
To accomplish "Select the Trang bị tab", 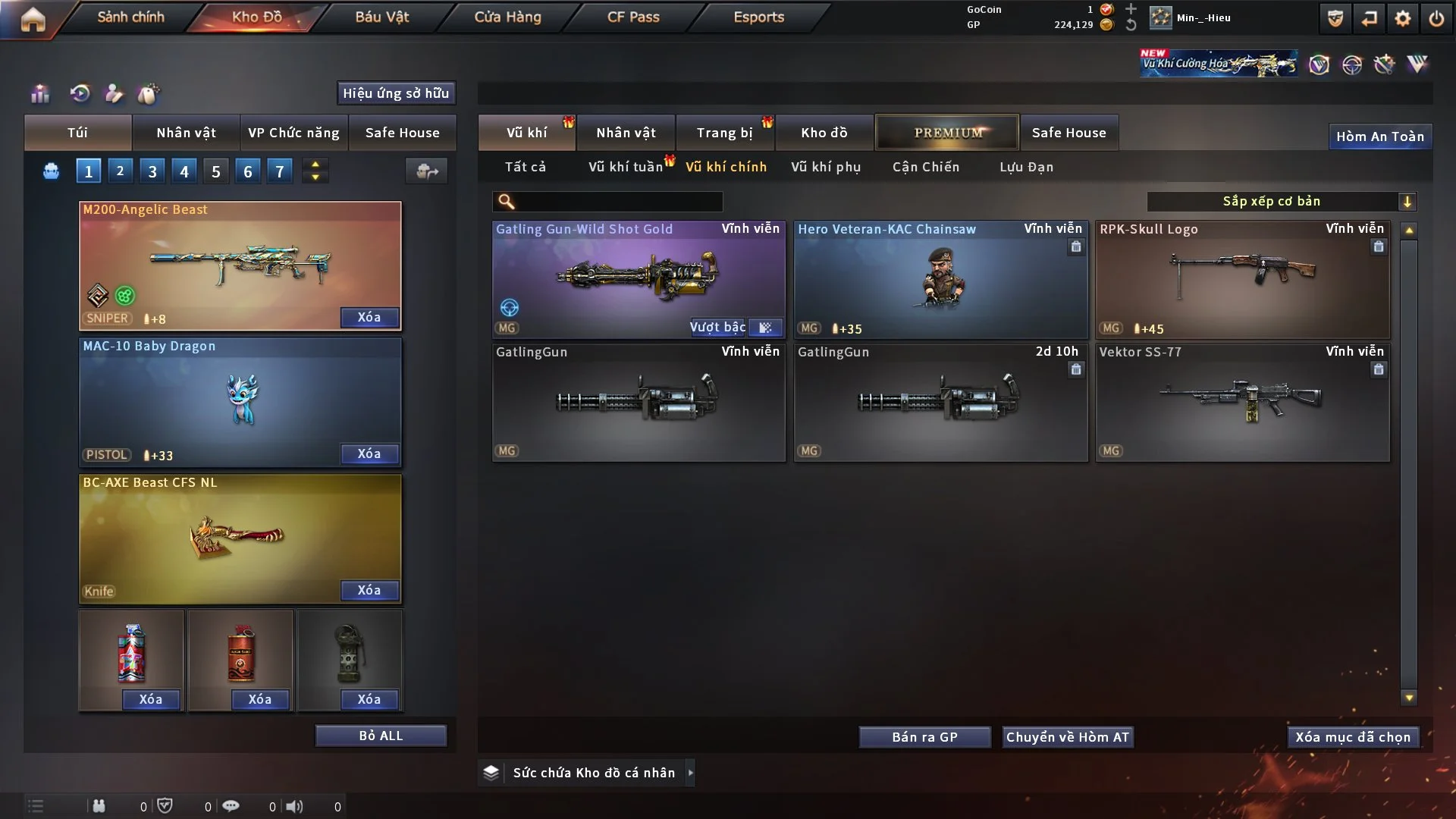I will coord(724,133).
